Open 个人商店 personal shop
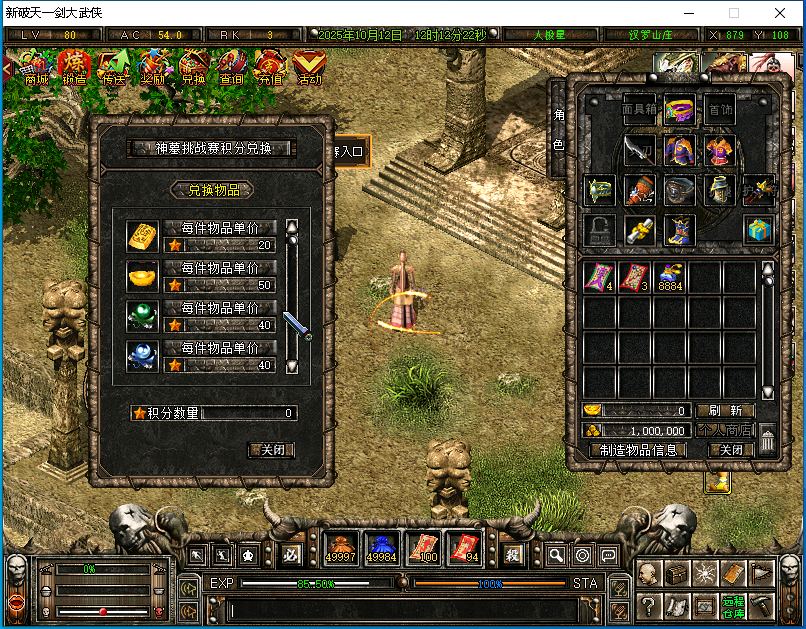The height and width of the screenshot is (629, 806). (x=725, y=430)
